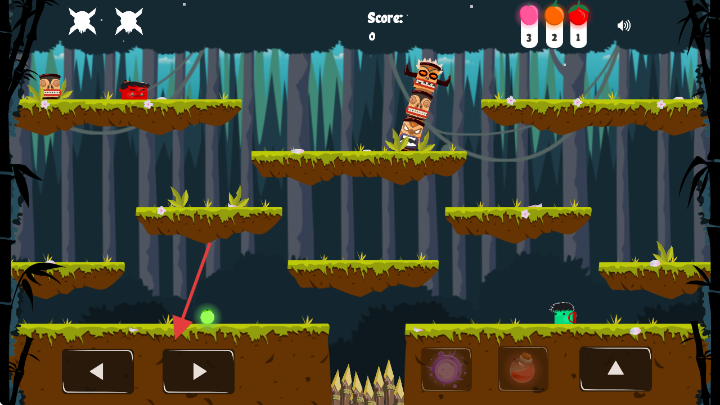Screen dimensions: 720x405
Task: Toggle the sound speaker icon
Action: (624, 25)
